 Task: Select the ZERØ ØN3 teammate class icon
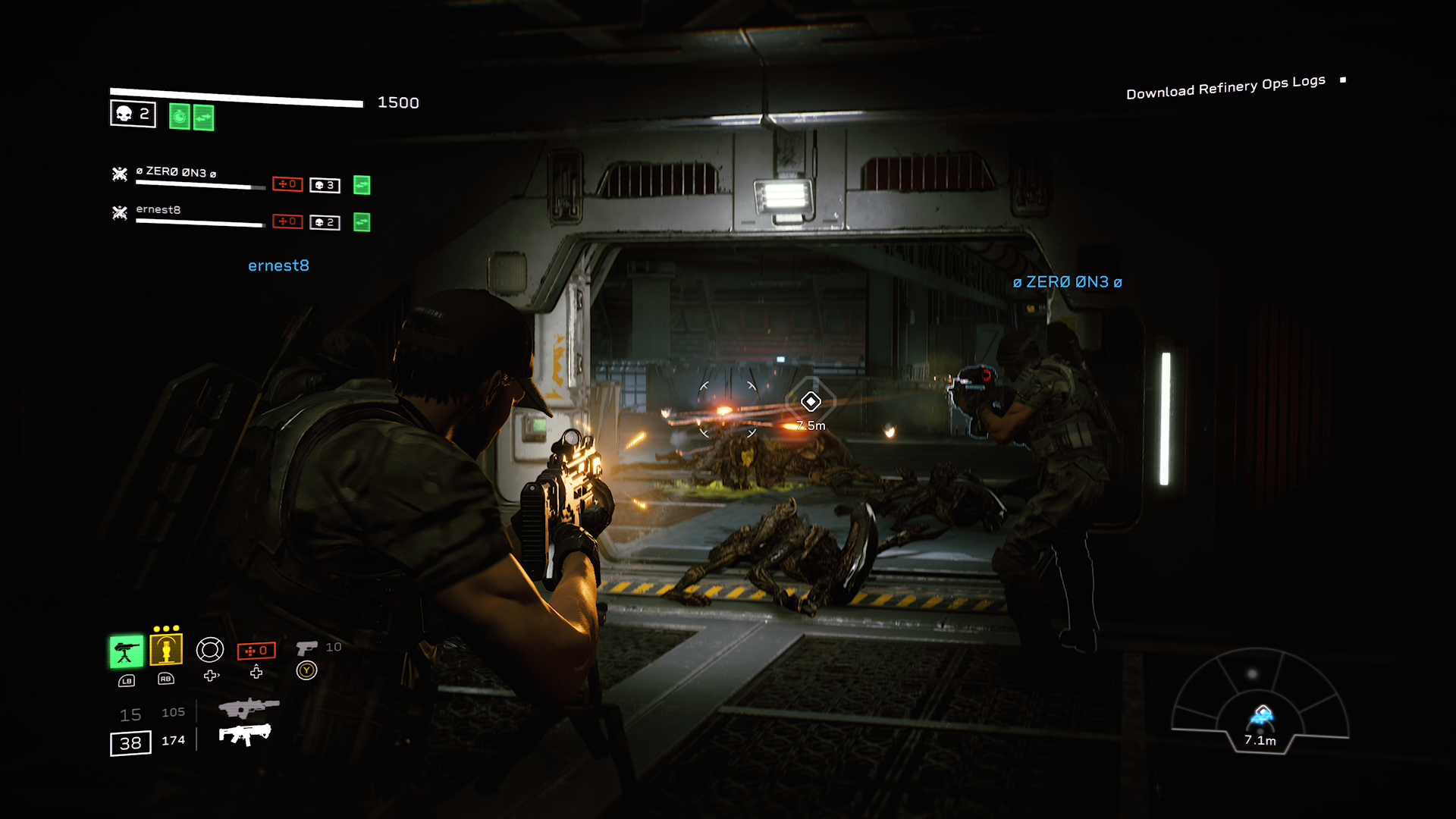tap(120, 174)
